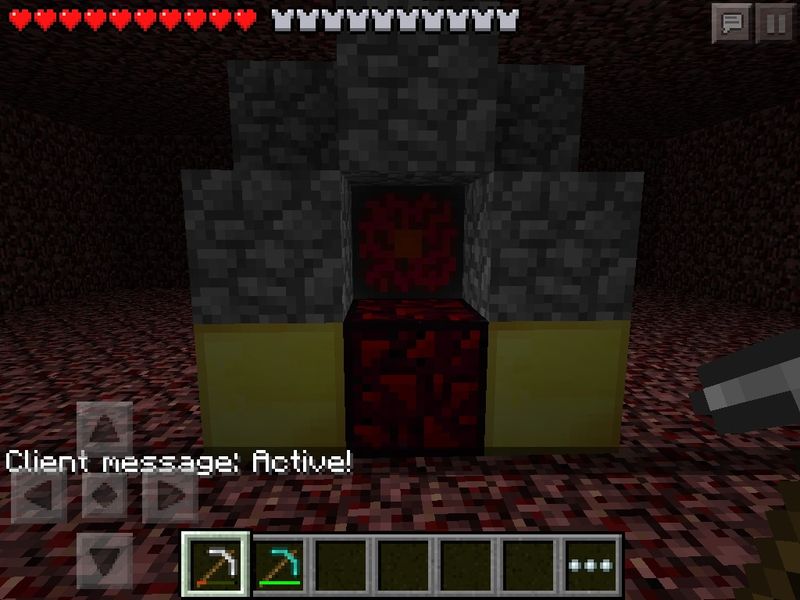The width and height of the screenshot is (800, 600).
Task: Select the iron pickaxe hotbar slot
Action: click(x=215, y=565)
